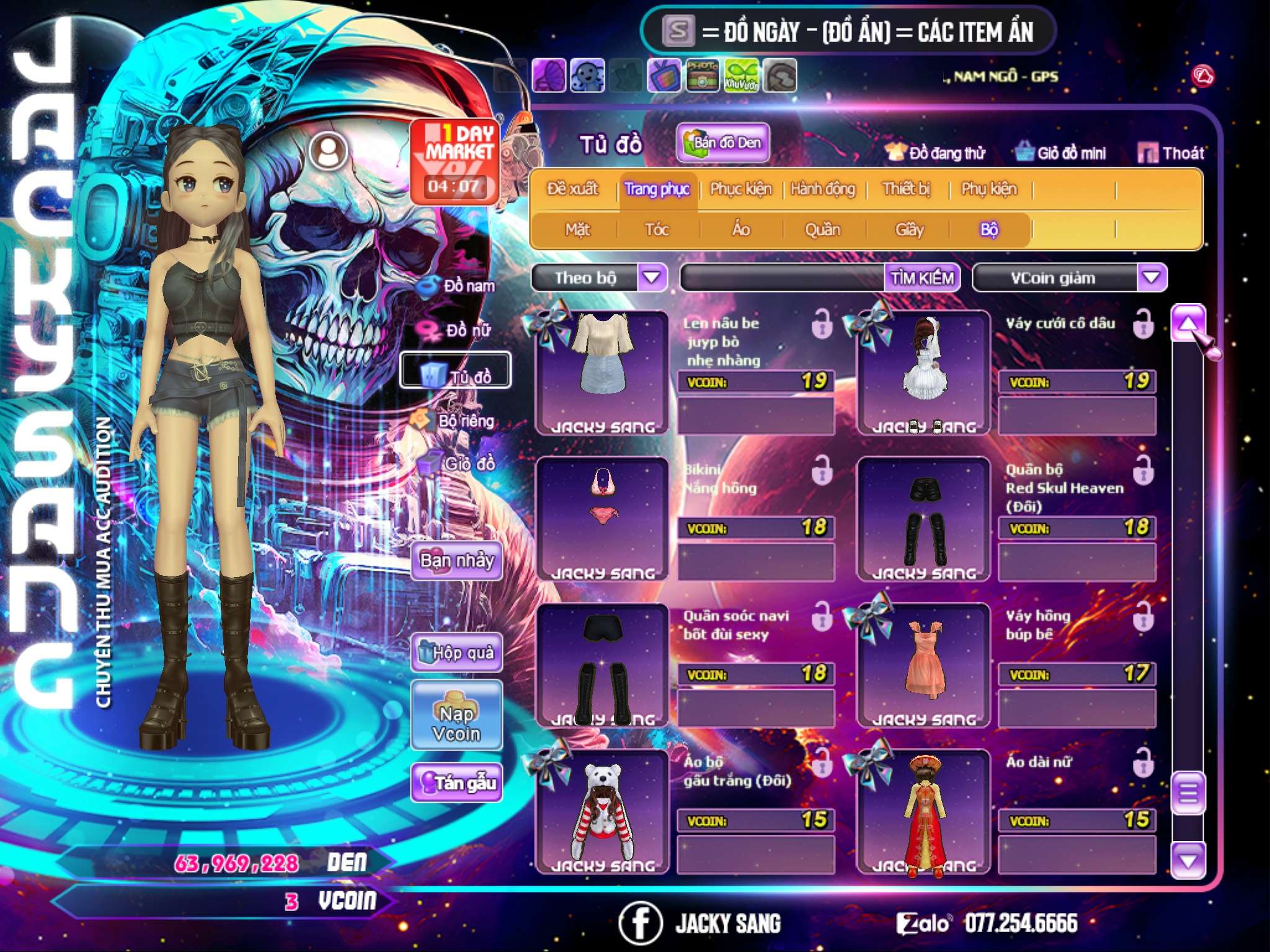Click the scroll down arrow of item list
Viewport: 1270px width, 952px height.
[x=1188, y=860]
